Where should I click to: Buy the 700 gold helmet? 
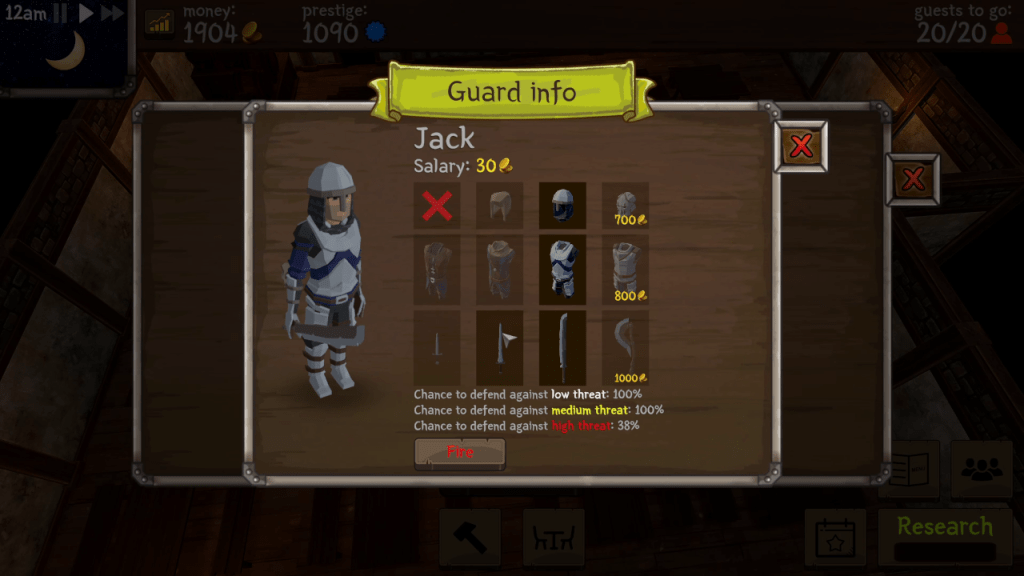pos(625,206)
